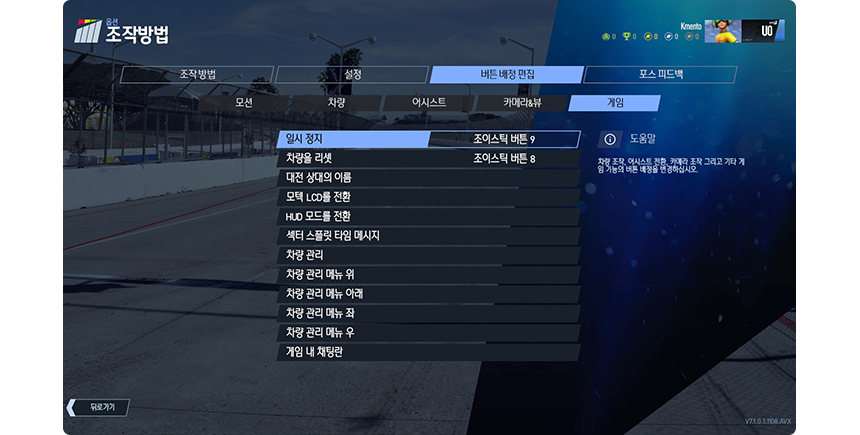Select the 섹터 스플릿 타임 메시지 row

427,236
